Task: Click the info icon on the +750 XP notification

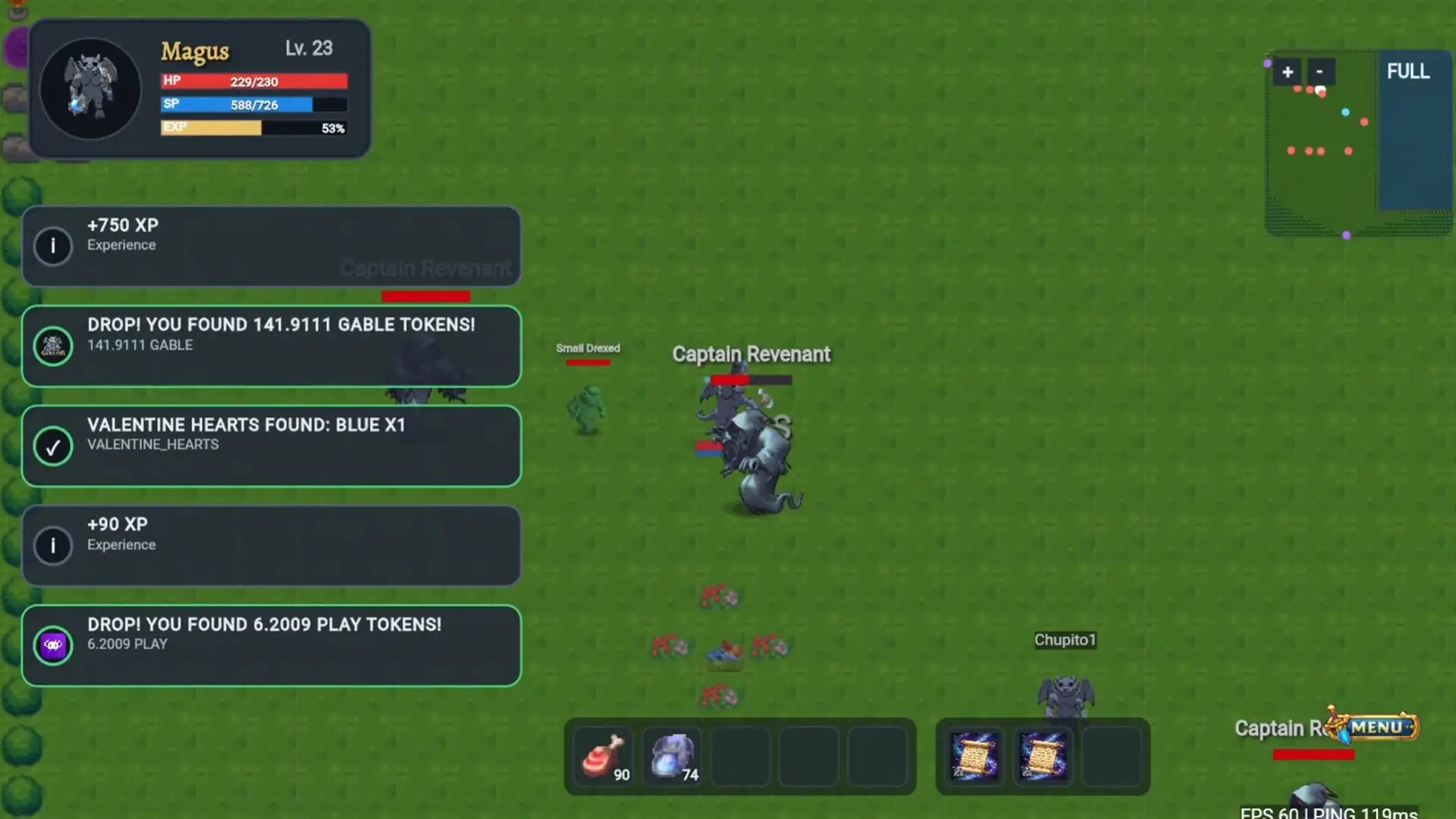Action: coord(52,245)
